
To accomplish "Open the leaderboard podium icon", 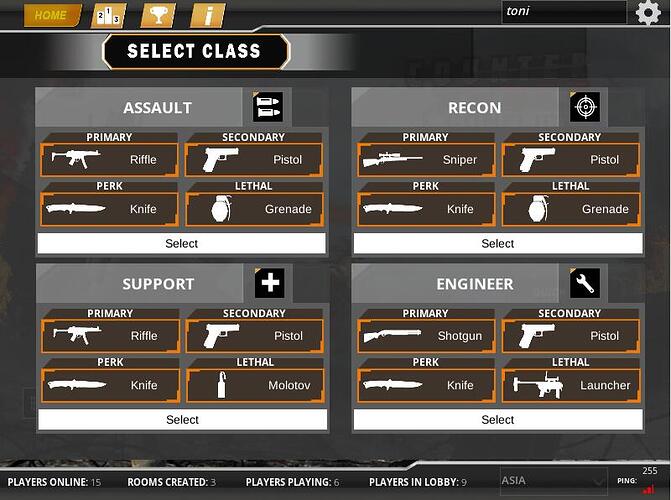I will [108, 15].
